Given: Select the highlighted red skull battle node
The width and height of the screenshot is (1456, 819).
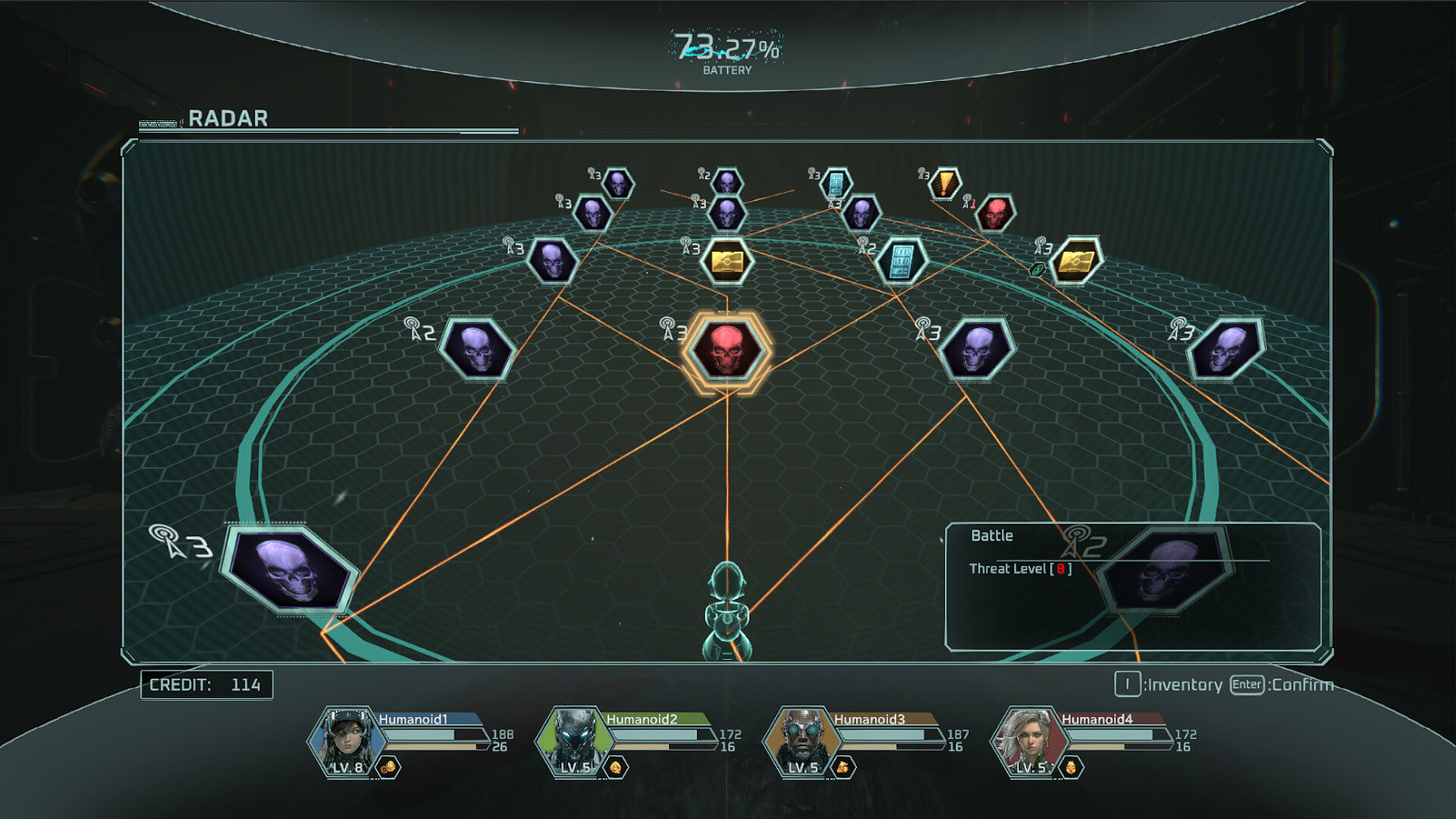Looking at the screenshot, I should pyautogui.click(x=726, y=350).
